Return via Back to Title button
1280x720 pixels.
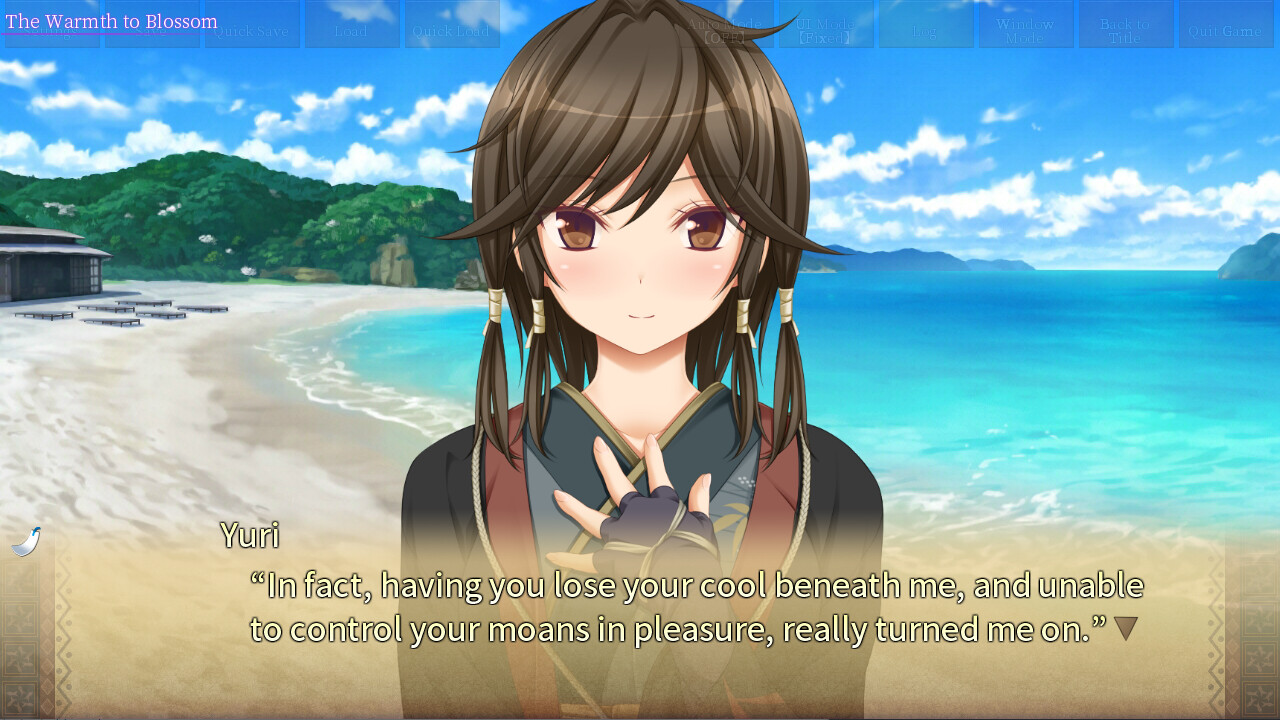pyautogui.click(x=1126, y=25)
